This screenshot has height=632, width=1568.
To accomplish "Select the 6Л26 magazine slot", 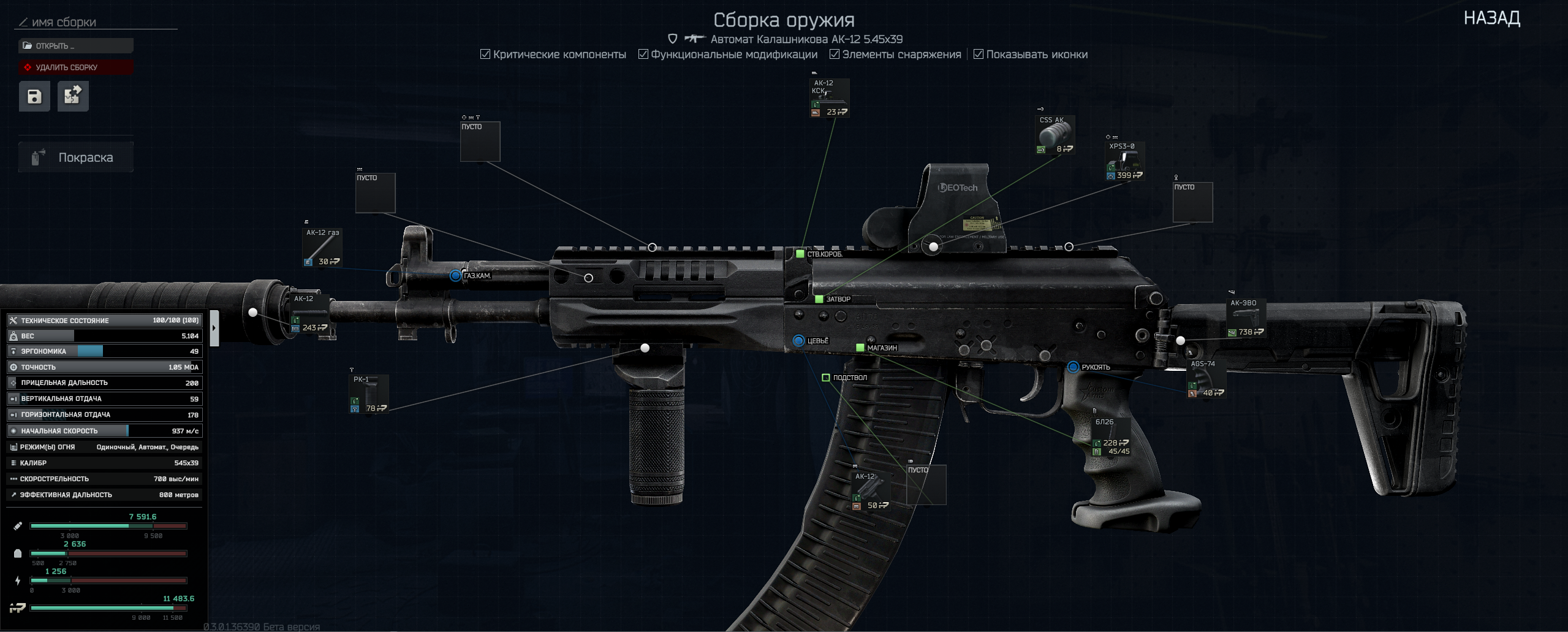I will tap(1112, 438).
